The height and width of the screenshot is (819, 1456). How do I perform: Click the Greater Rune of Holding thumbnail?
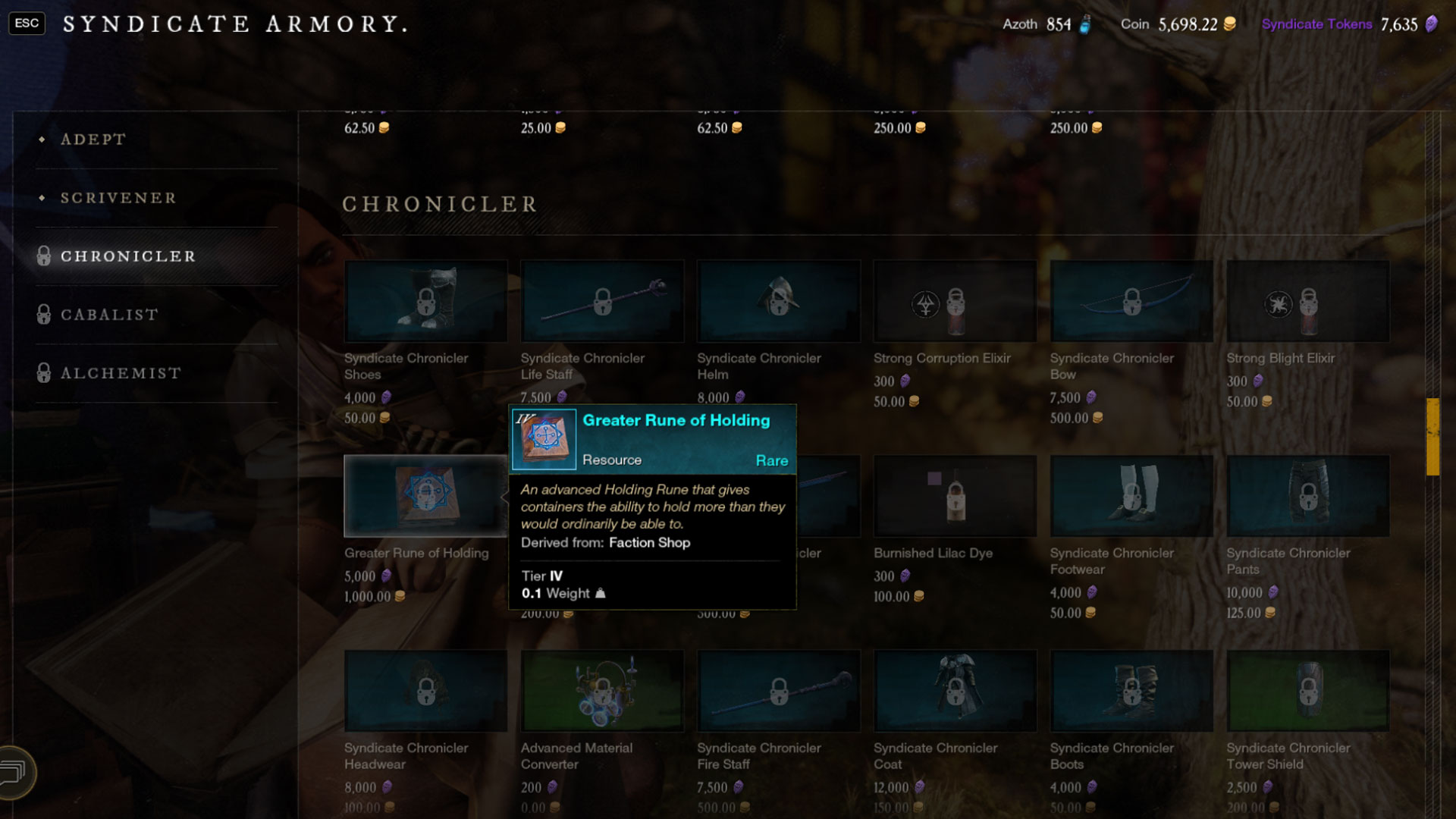pyautogui.click(x=425, y=496)
